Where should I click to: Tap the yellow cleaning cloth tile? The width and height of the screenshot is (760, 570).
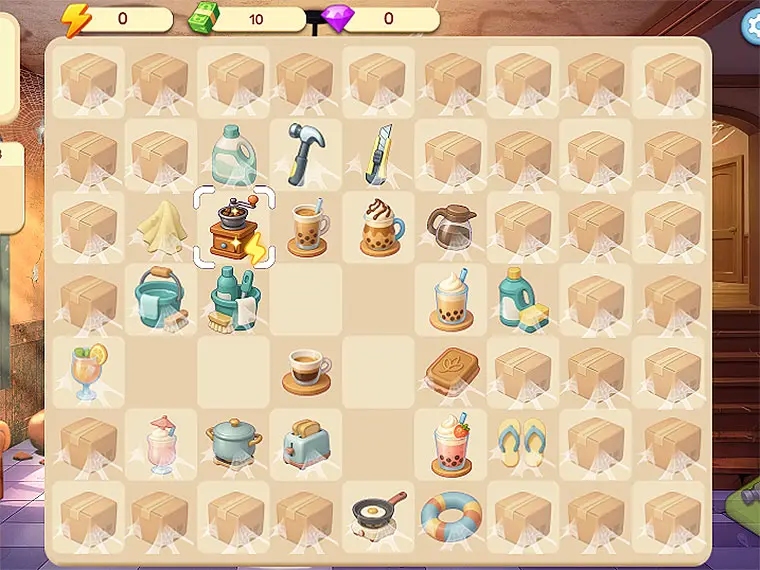click(x=161, y=227)
